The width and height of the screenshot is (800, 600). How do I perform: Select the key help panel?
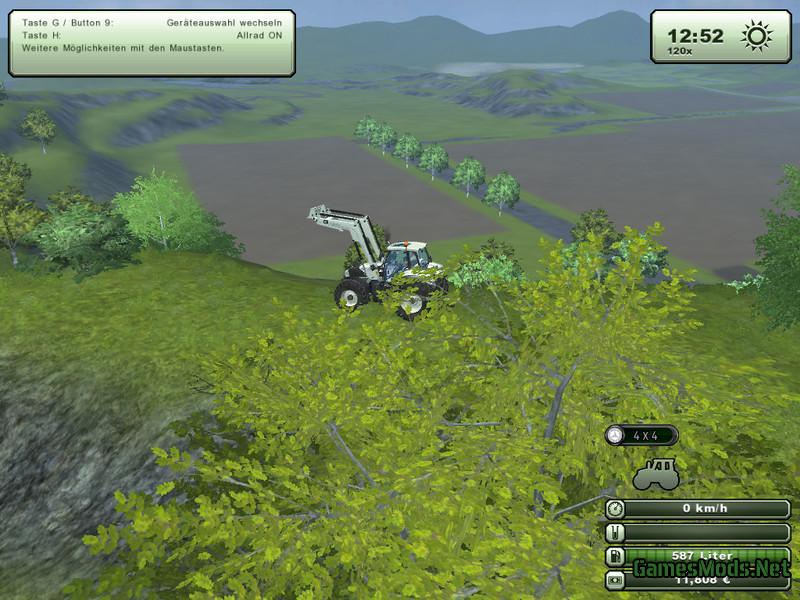[x=152, y=42]
